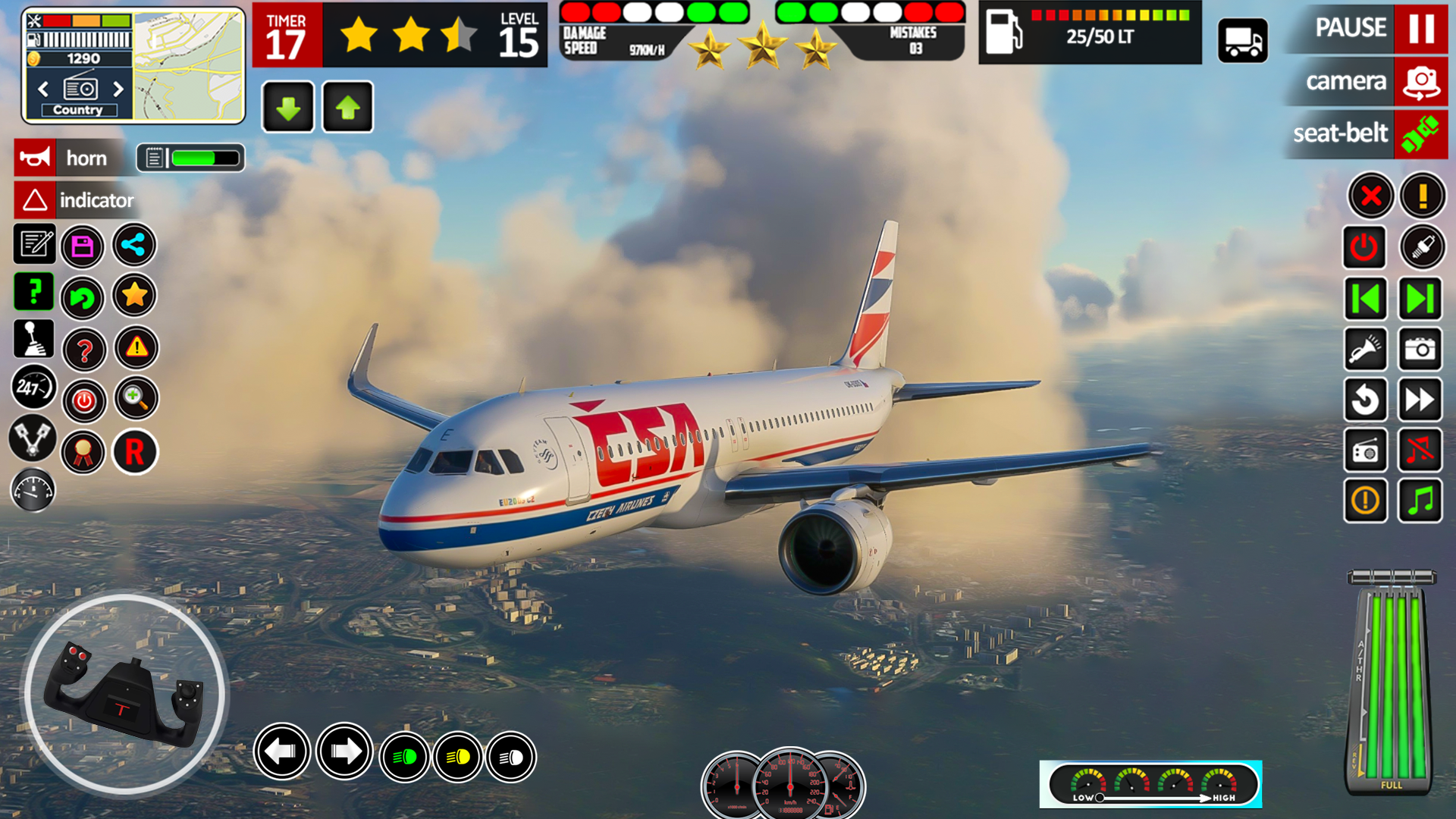Tap the green down arrow button

tap(288, 108)
